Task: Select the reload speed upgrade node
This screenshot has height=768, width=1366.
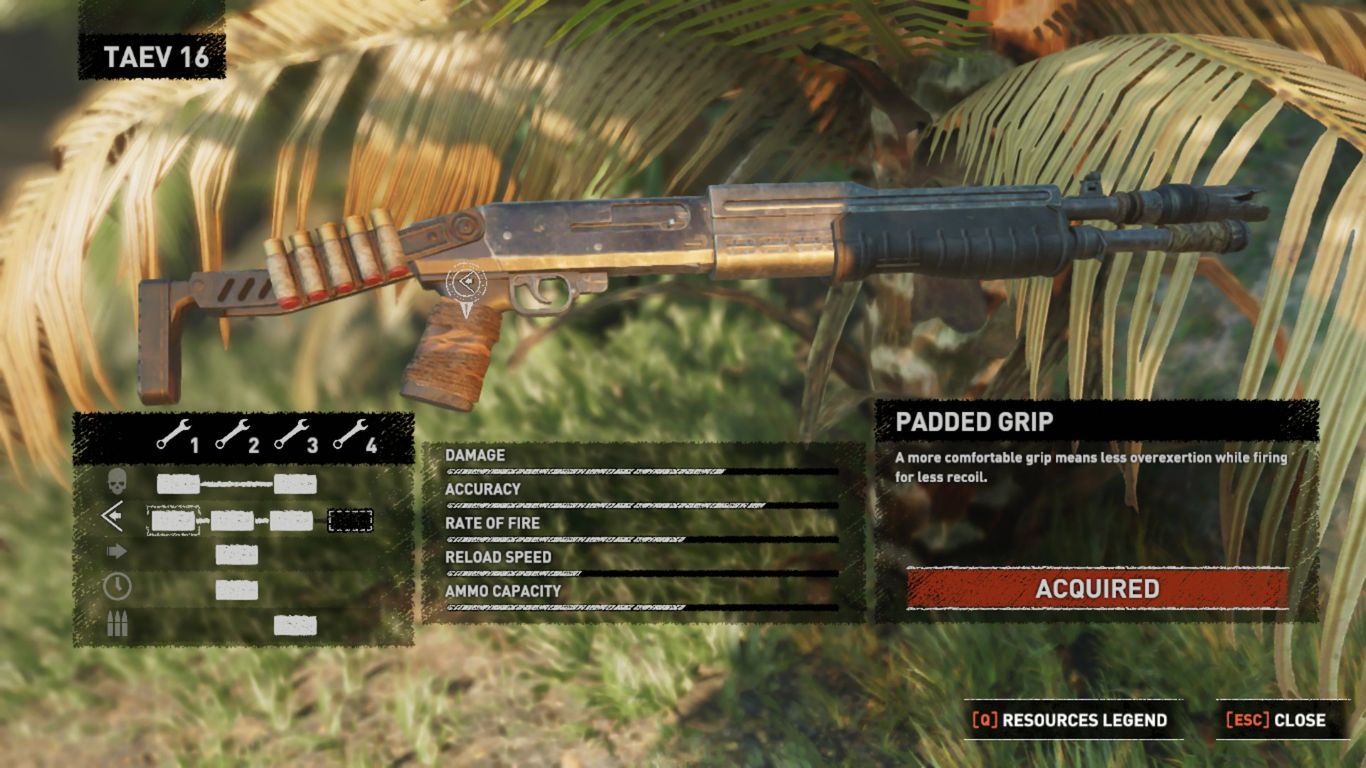Action: pos(237,590)
